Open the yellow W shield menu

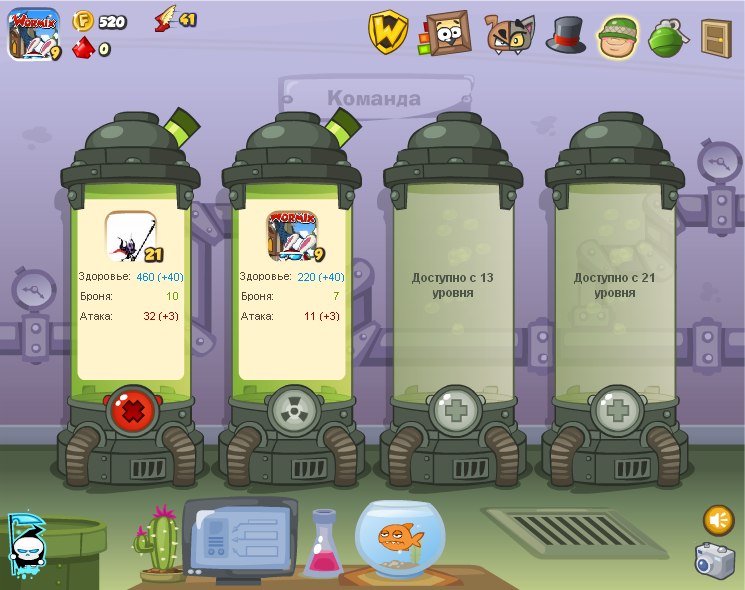click(x=388, y=32)
